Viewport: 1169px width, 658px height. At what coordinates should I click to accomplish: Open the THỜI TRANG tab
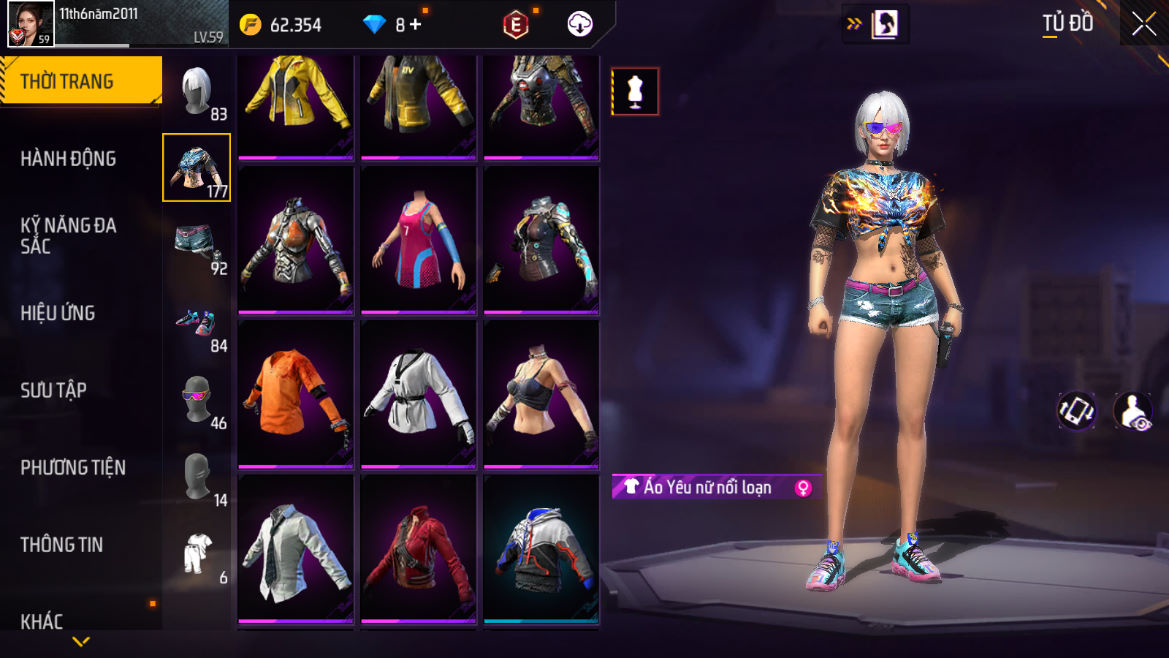point(68,82)
